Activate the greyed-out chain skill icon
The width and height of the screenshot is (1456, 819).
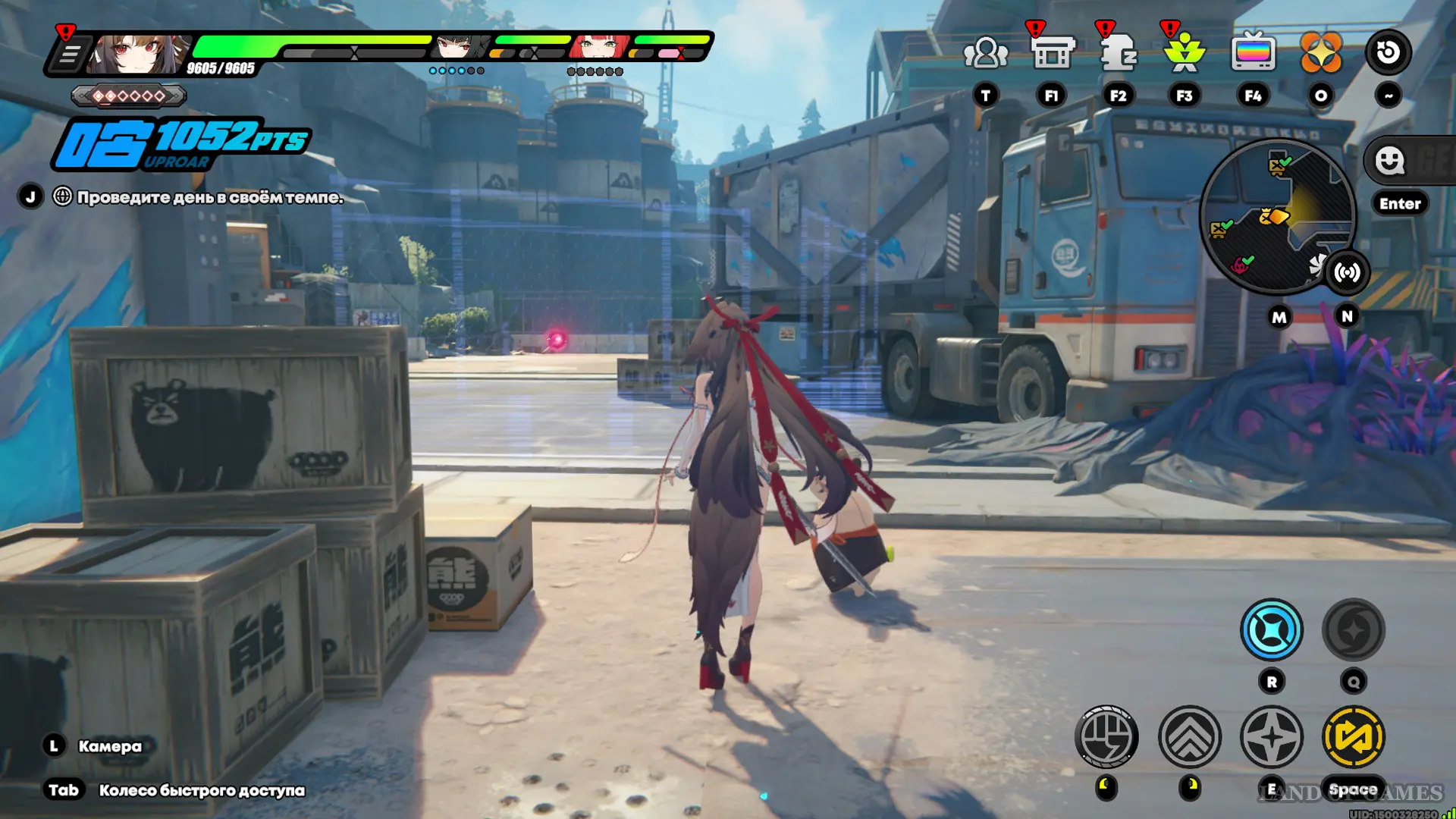click(1353, 630)
